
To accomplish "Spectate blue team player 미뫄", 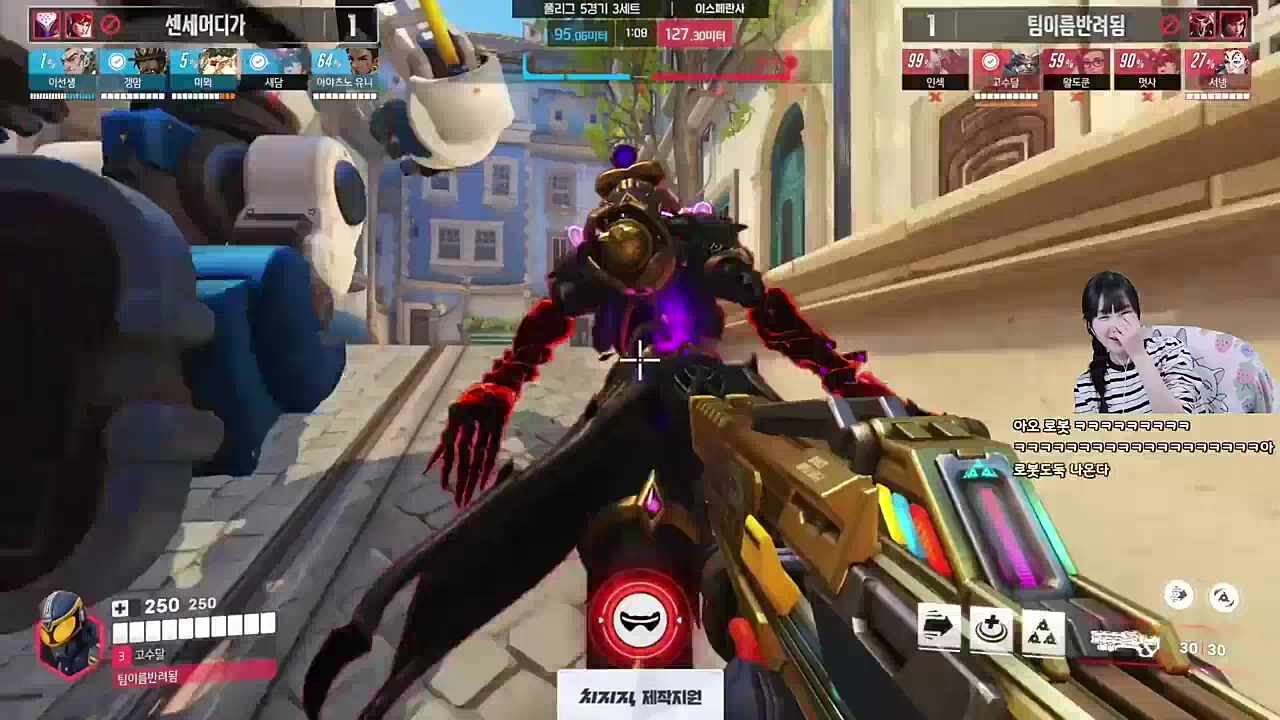I will [204, 70].
